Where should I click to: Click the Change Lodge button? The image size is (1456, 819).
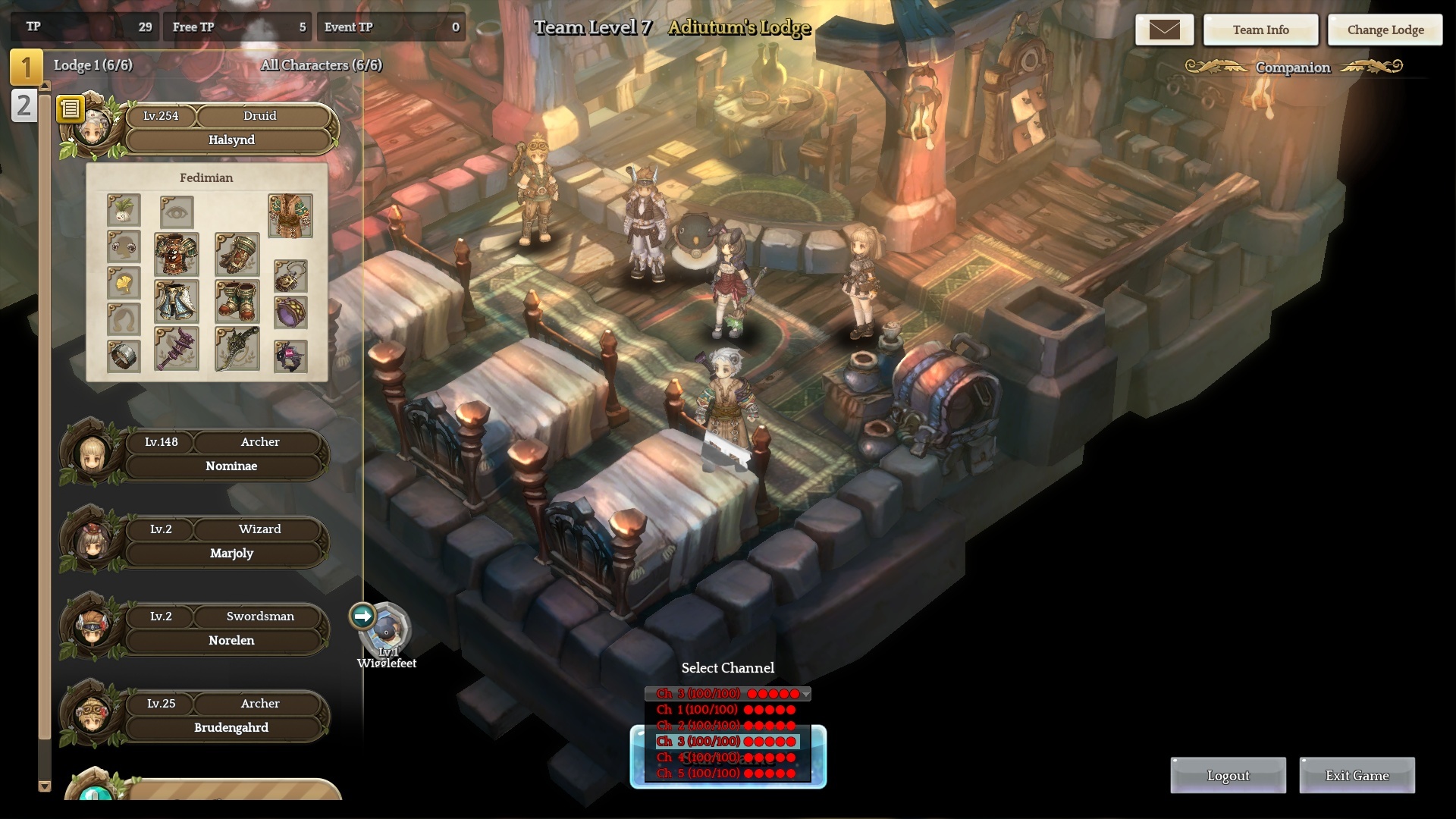1385,30
